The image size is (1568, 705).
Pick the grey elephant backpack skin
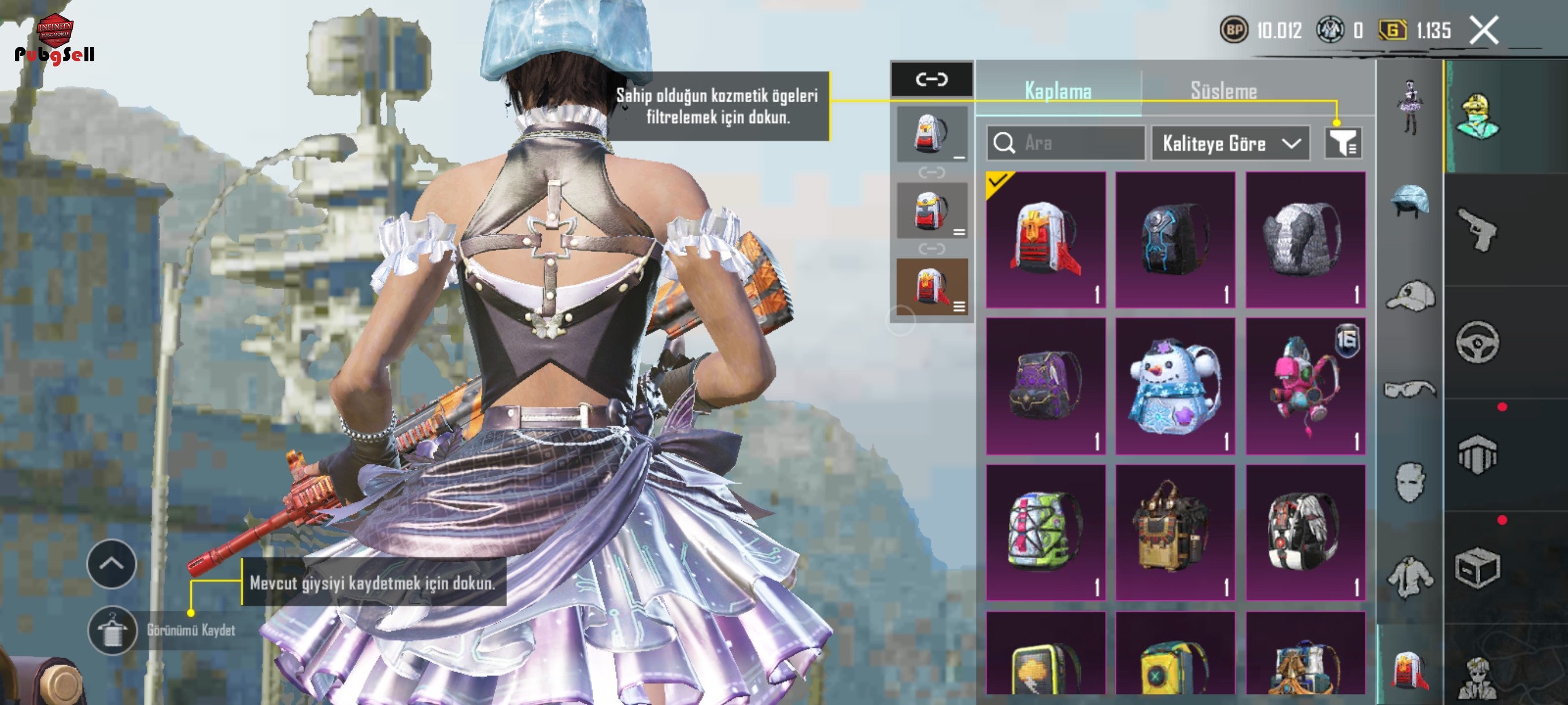[x=1305, y=240]
